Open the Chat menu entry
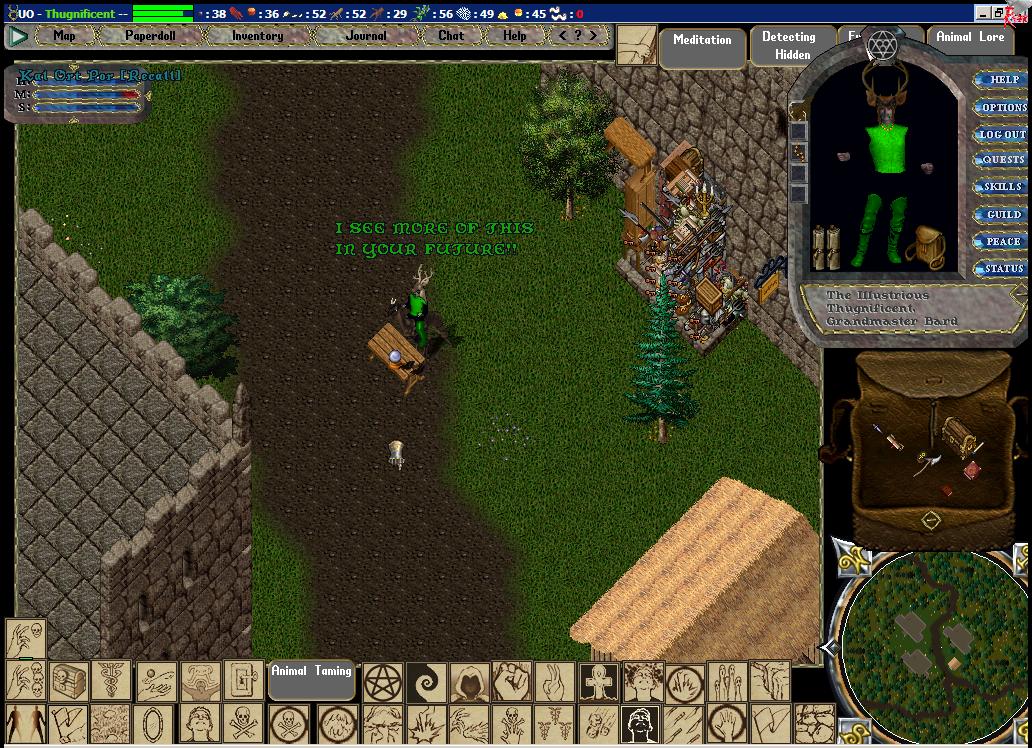 451,36
